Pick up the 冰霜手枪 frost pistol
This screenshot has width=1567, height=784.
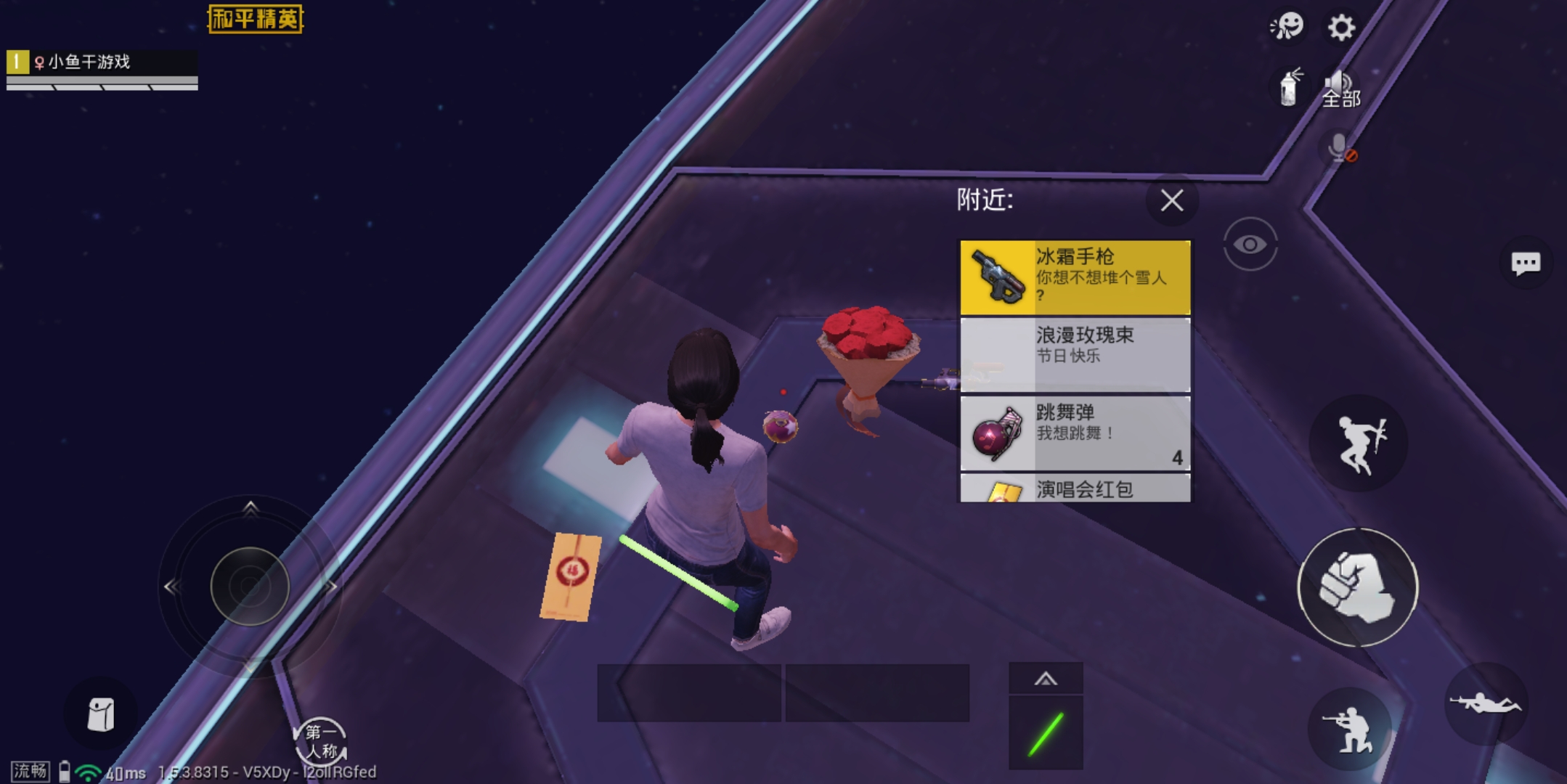[1075, 277]
